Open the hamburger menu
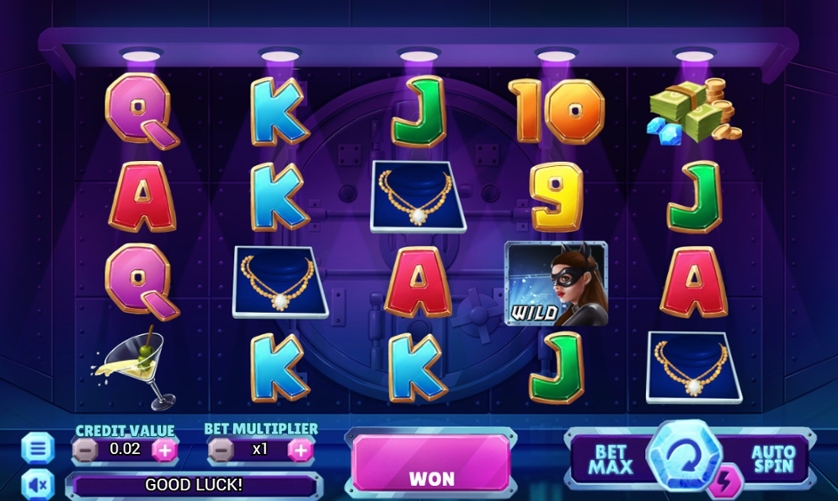 (37, 447)
